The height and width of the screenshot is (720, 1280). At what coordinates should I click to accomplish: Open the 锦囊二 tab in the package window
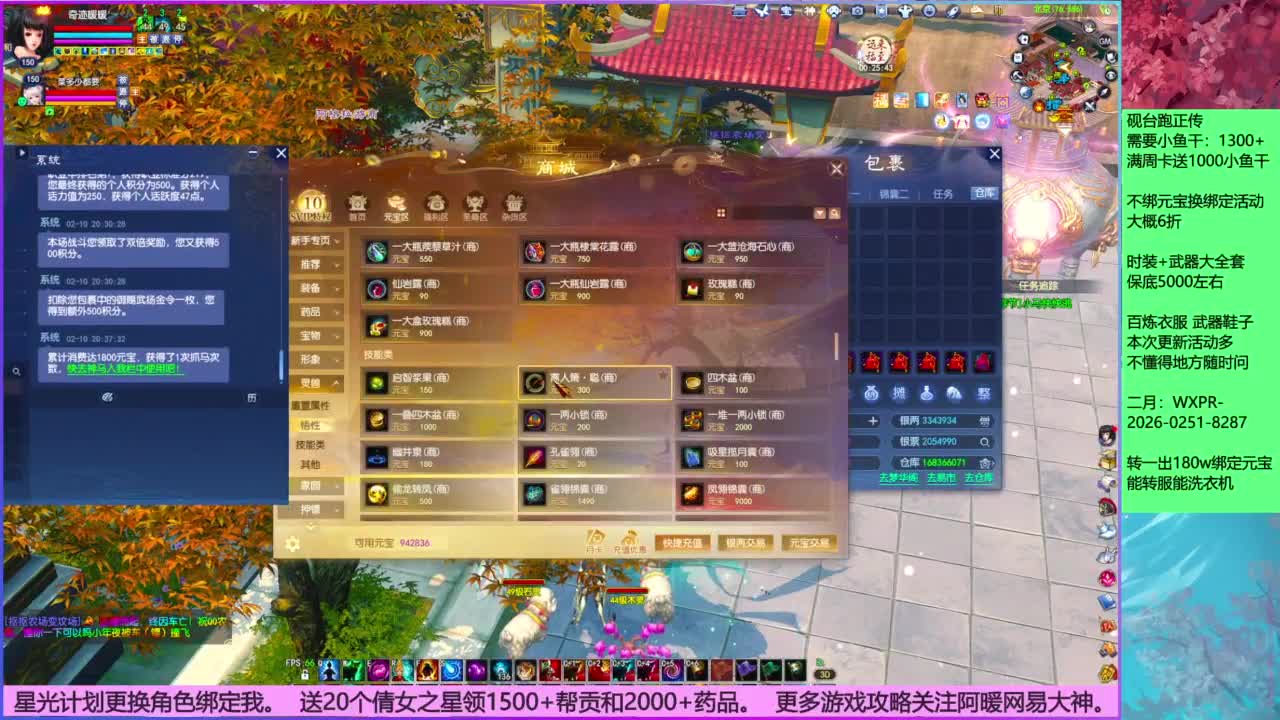[x=895, y=192]
